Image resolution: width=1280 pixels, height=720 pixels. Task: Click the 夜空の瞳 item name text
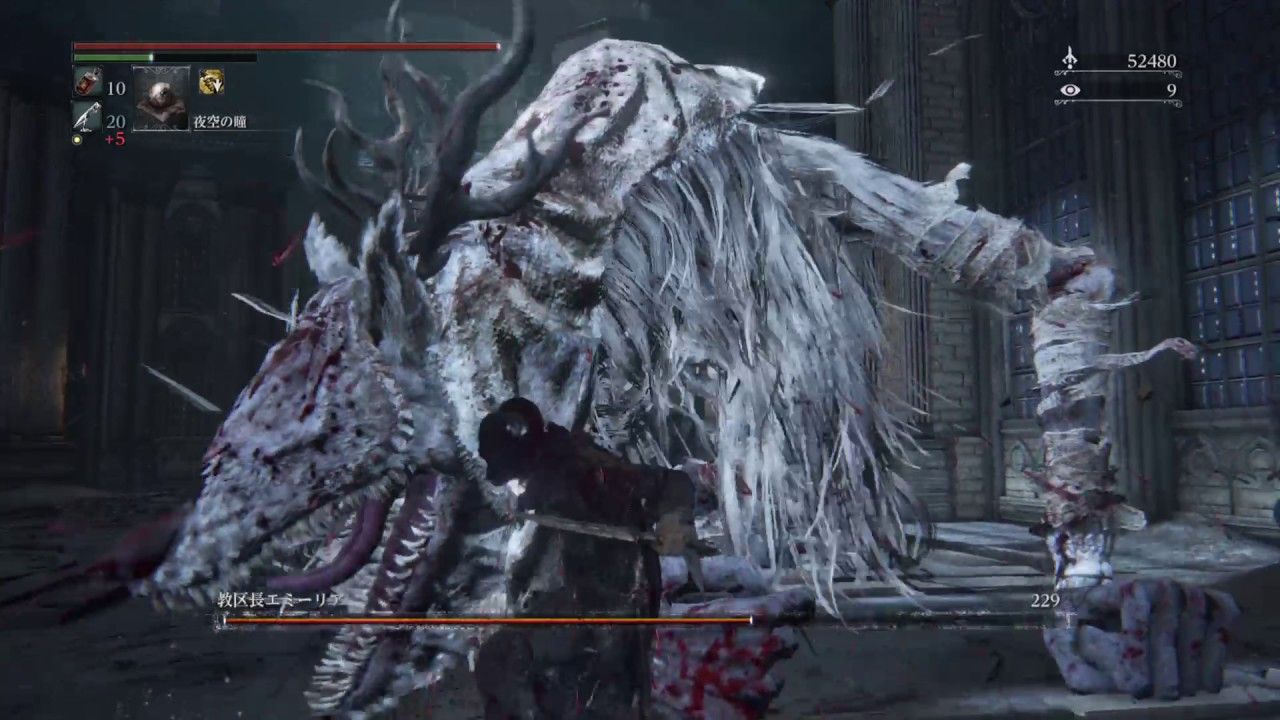point(220,121)
